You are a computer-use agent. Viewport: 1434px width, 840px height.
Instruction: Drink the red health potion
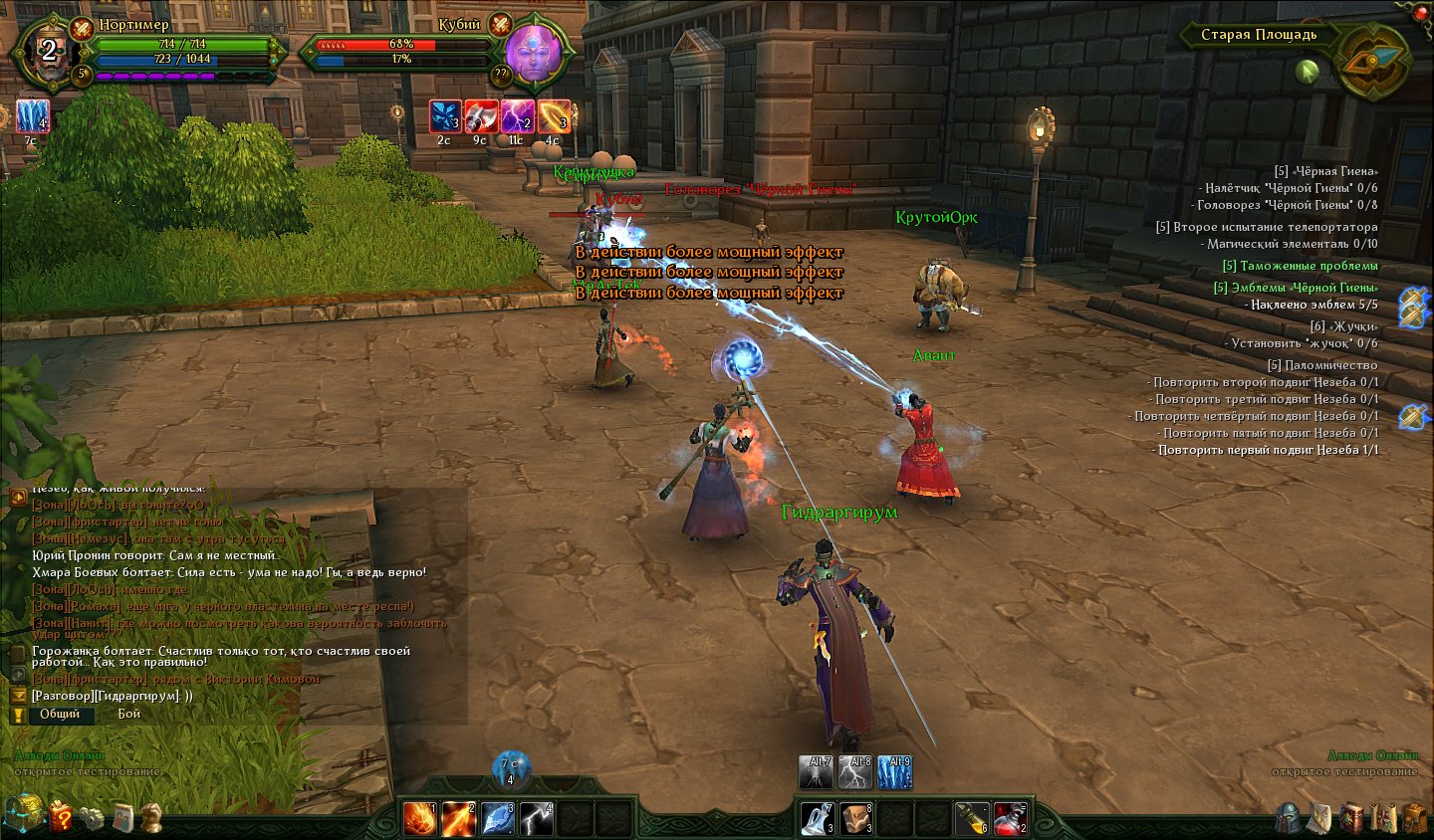[1010, 818]
